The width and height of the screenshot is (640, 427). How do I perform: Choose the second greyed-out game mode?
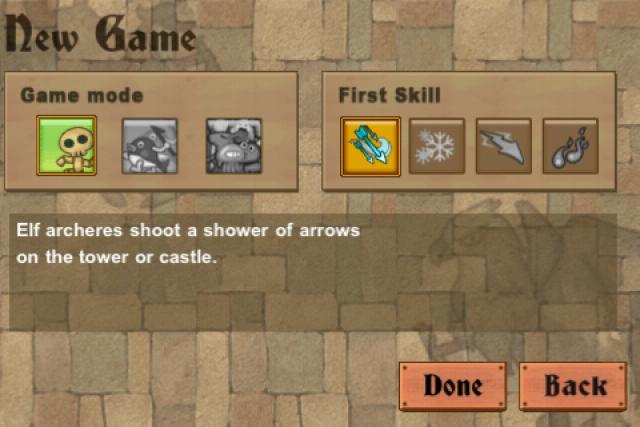click(x=149, y=146)
